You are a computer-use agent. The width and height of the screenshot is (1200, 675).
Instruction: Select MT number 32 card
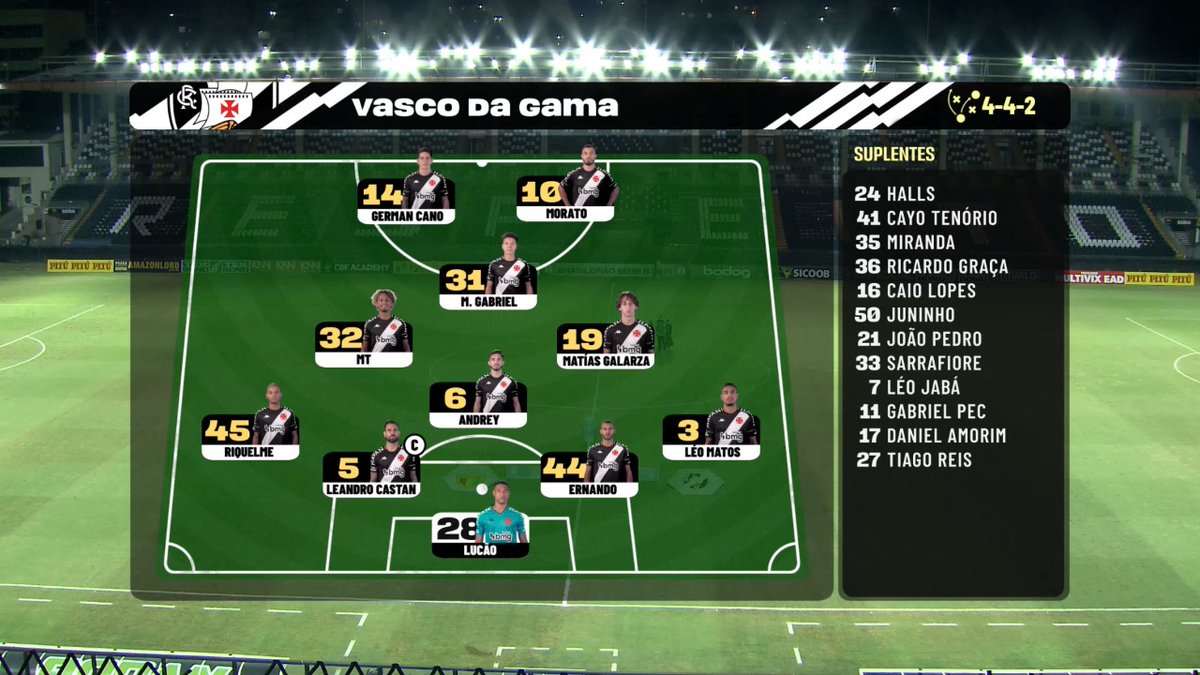click(x=364, y=343)
